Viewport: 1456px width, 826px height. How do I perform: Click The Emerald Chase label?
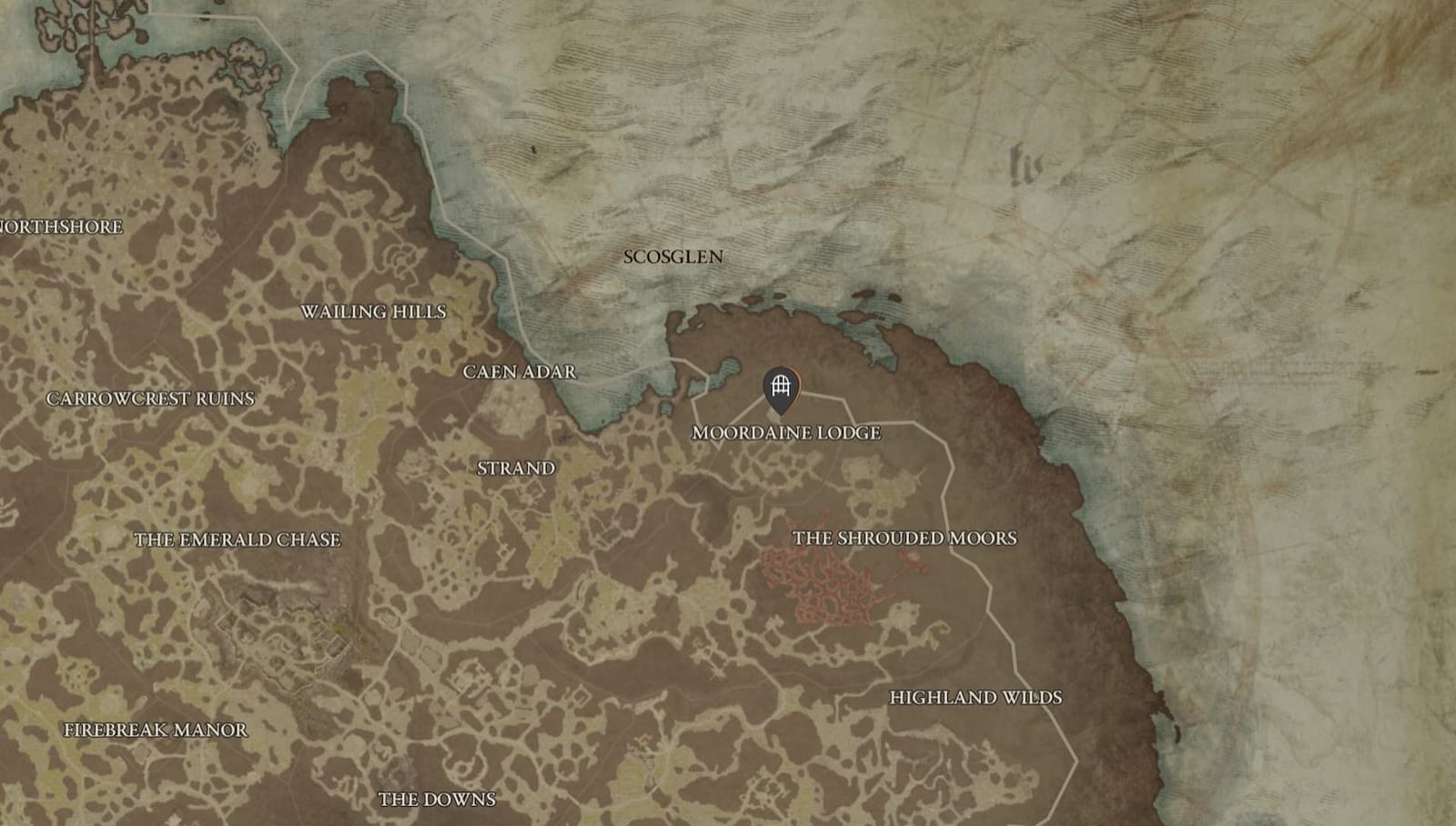coord(238,540)
